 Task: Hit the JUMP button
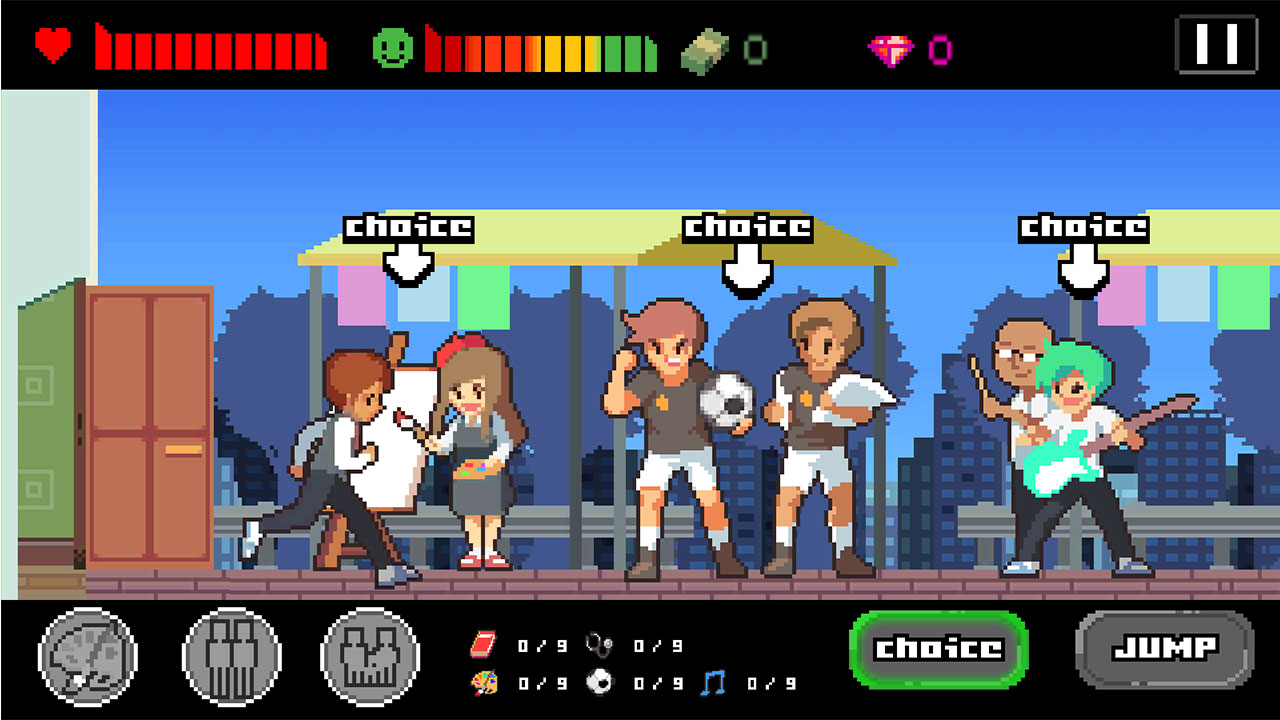1164,648
